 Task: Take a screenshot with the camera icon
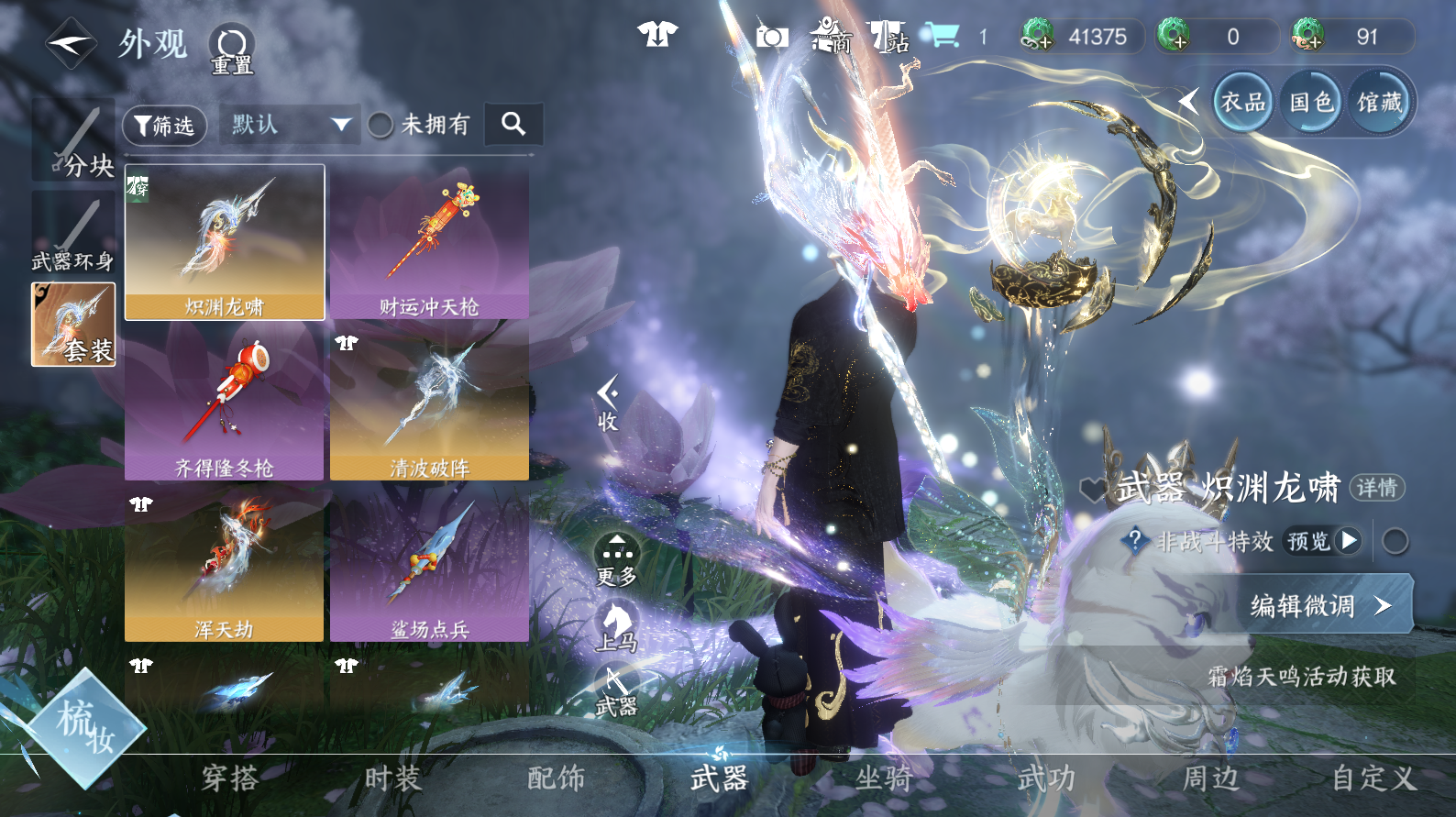point(772,37)
